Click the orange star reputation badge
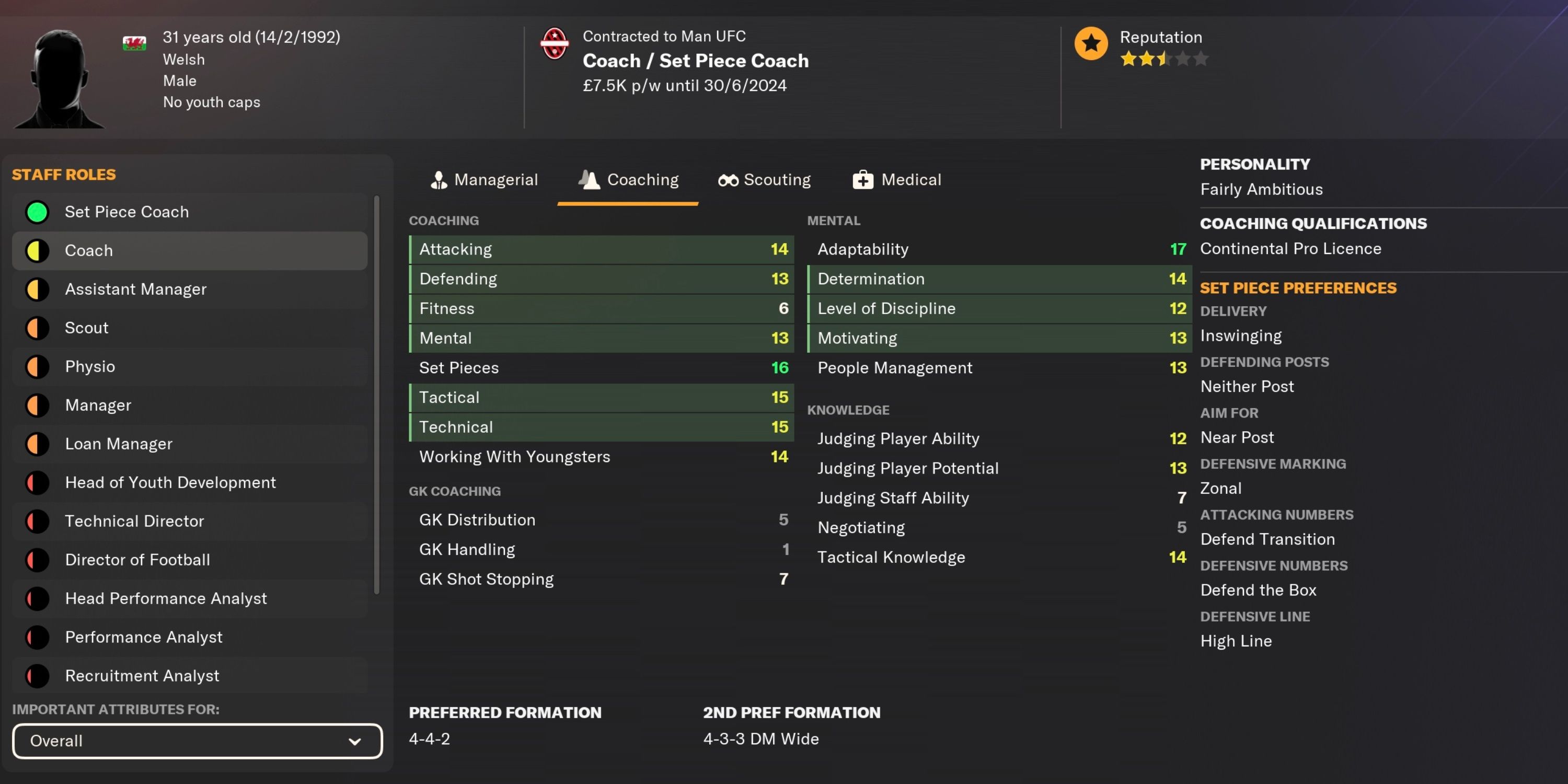This screenshot has height=784, width=1568. pyautogui.click(x=1091, y=43)
